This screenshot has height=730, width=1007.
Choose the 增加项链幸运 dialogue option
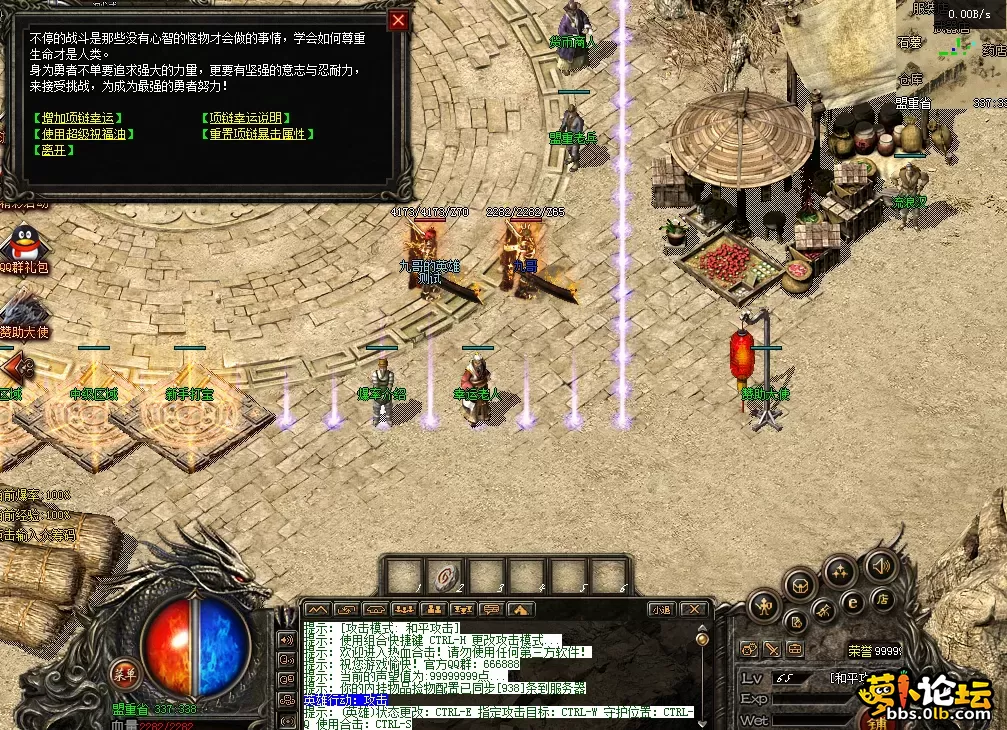point(77,118)
